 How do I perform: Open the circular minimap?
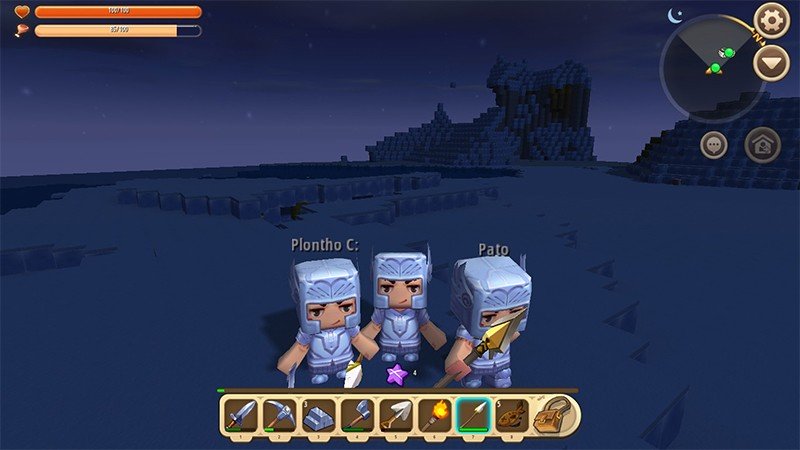pos(712,68)
